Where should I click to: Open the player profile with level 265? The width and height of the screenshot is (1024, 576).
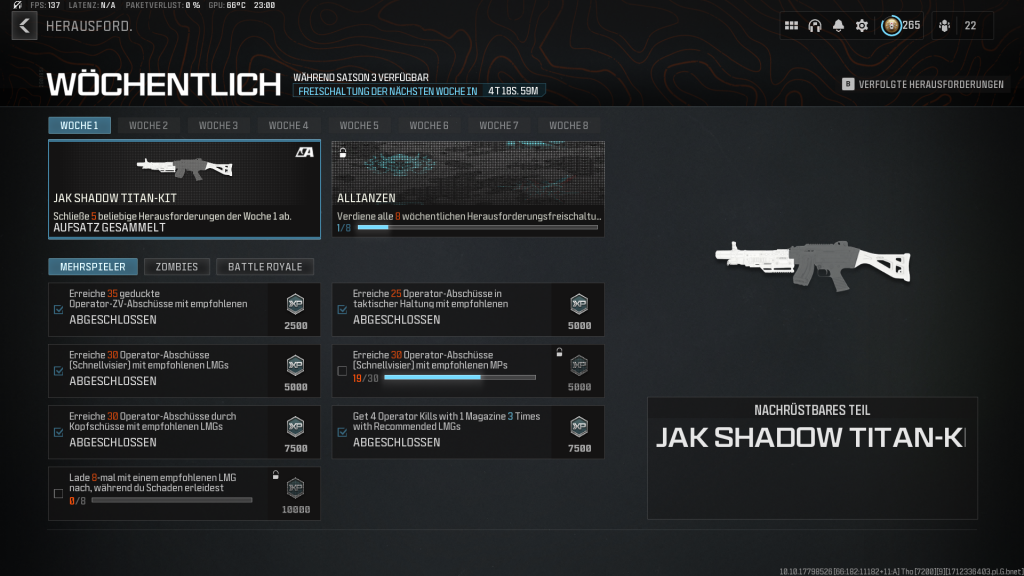tap(900, 25)
